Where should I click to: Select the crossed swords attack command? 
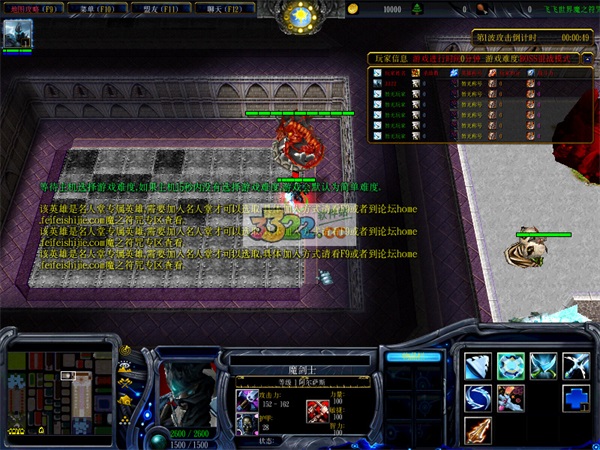tap(576, 366)
